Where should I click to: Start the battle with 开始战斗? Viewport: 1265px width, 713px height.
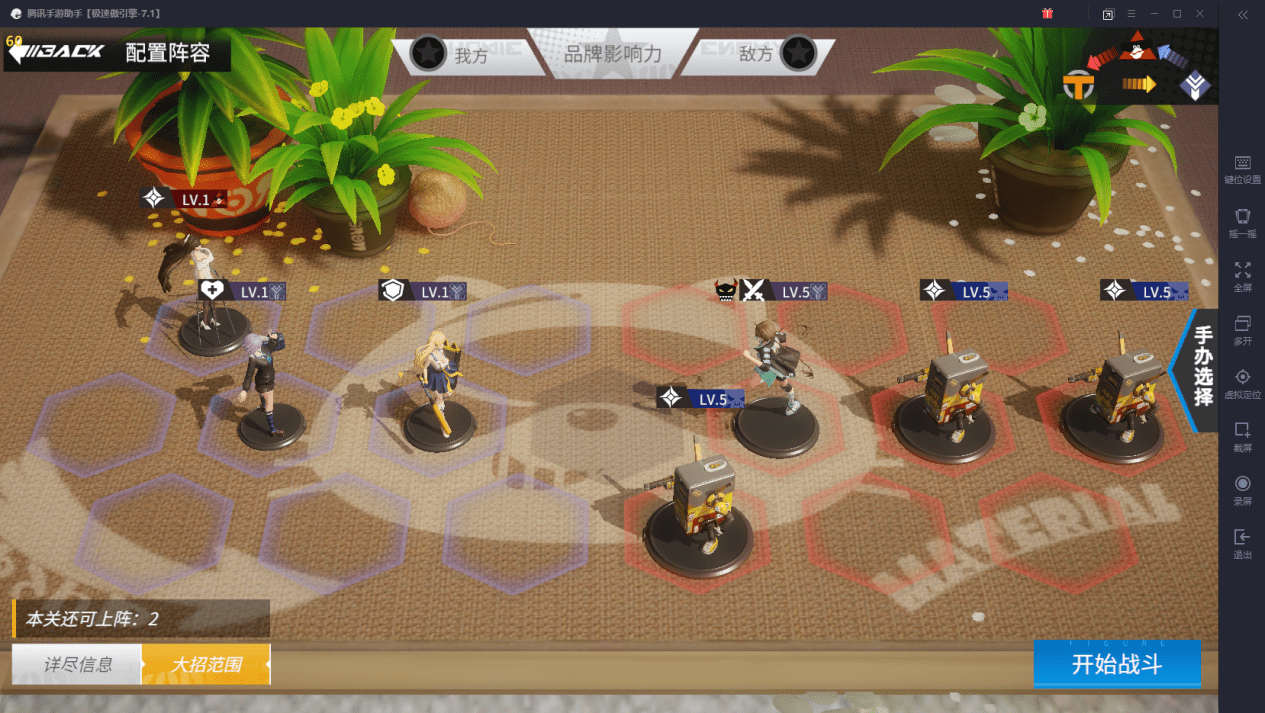point(1116,664)
